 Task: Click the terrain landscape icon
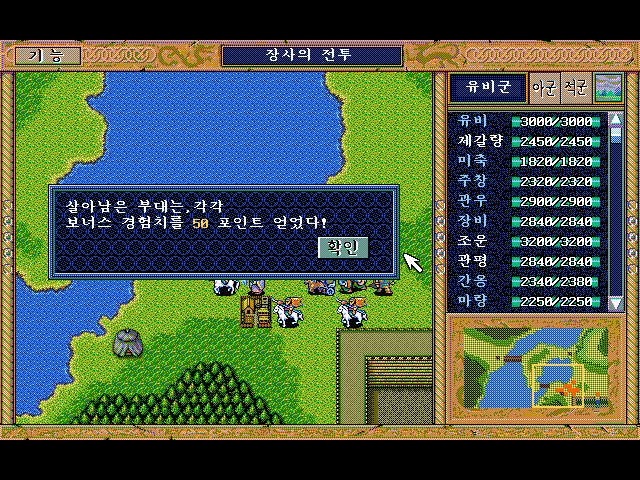point(607,88)
